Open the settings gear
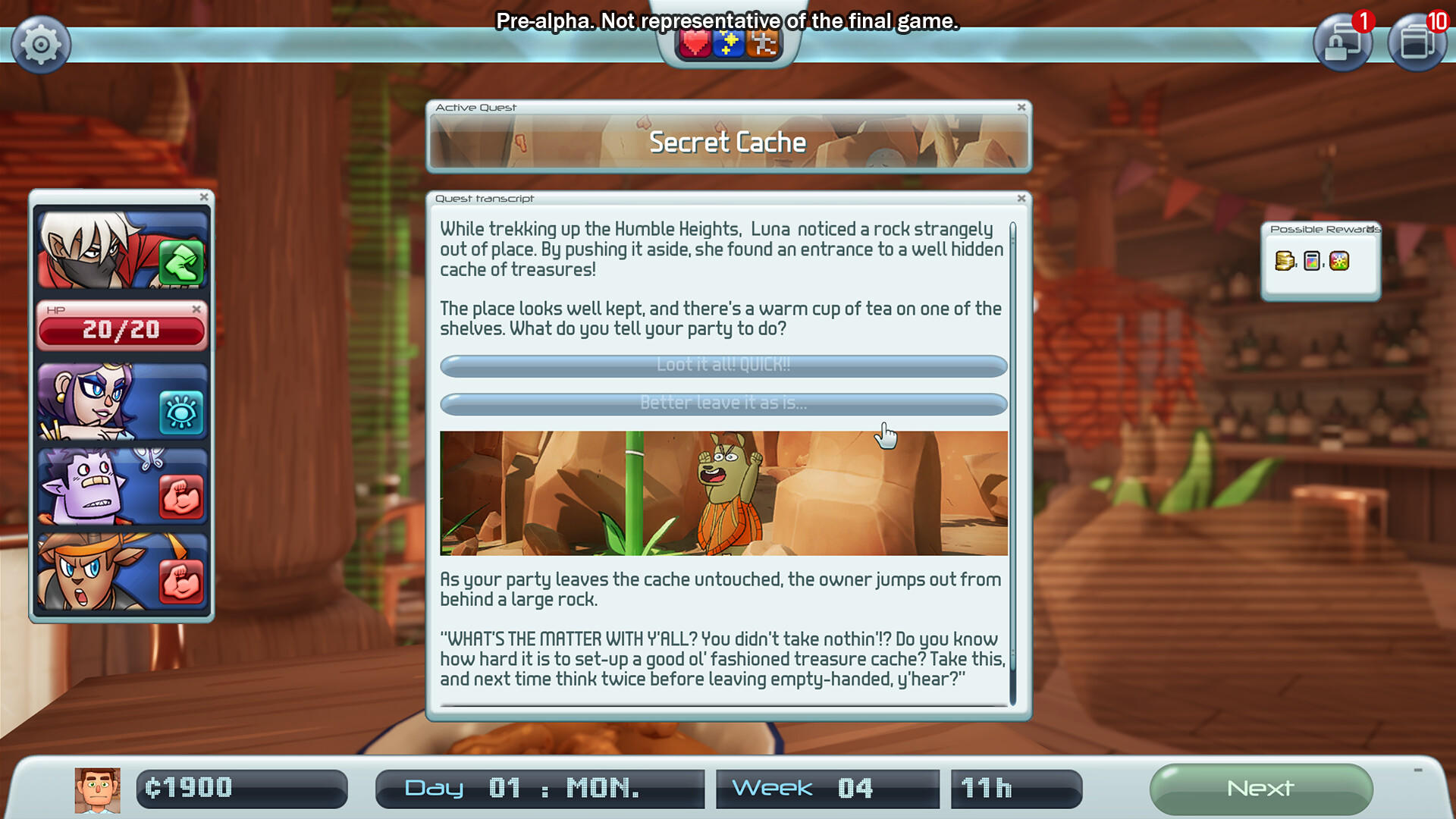 pyautogui.click(x=41, y=43)
